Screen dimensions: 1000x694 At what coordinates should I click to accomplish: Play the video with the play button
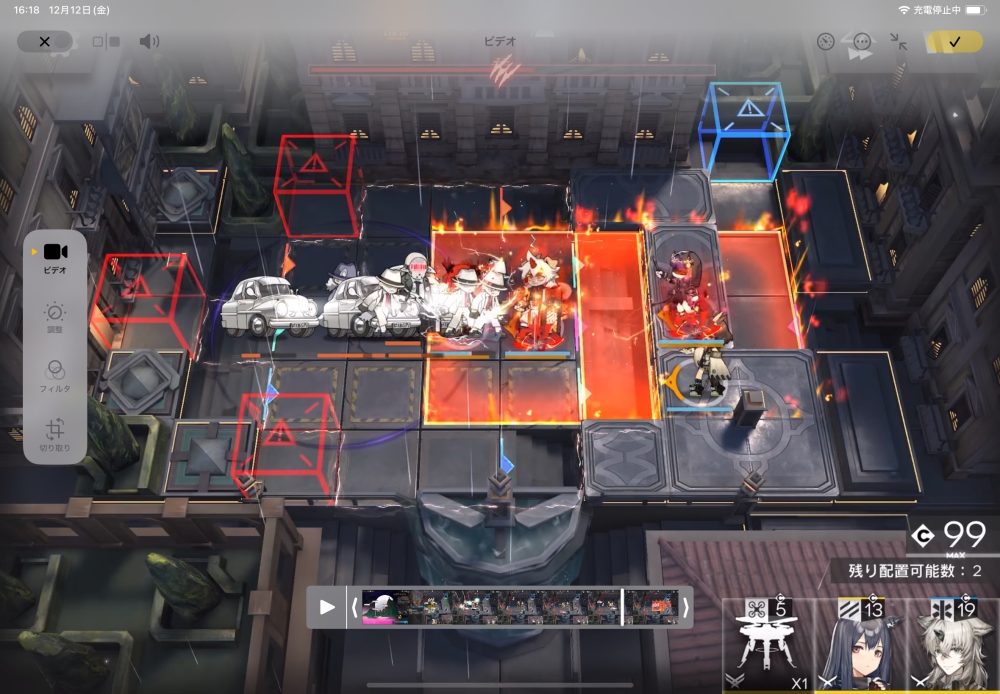tap(327, 607)
